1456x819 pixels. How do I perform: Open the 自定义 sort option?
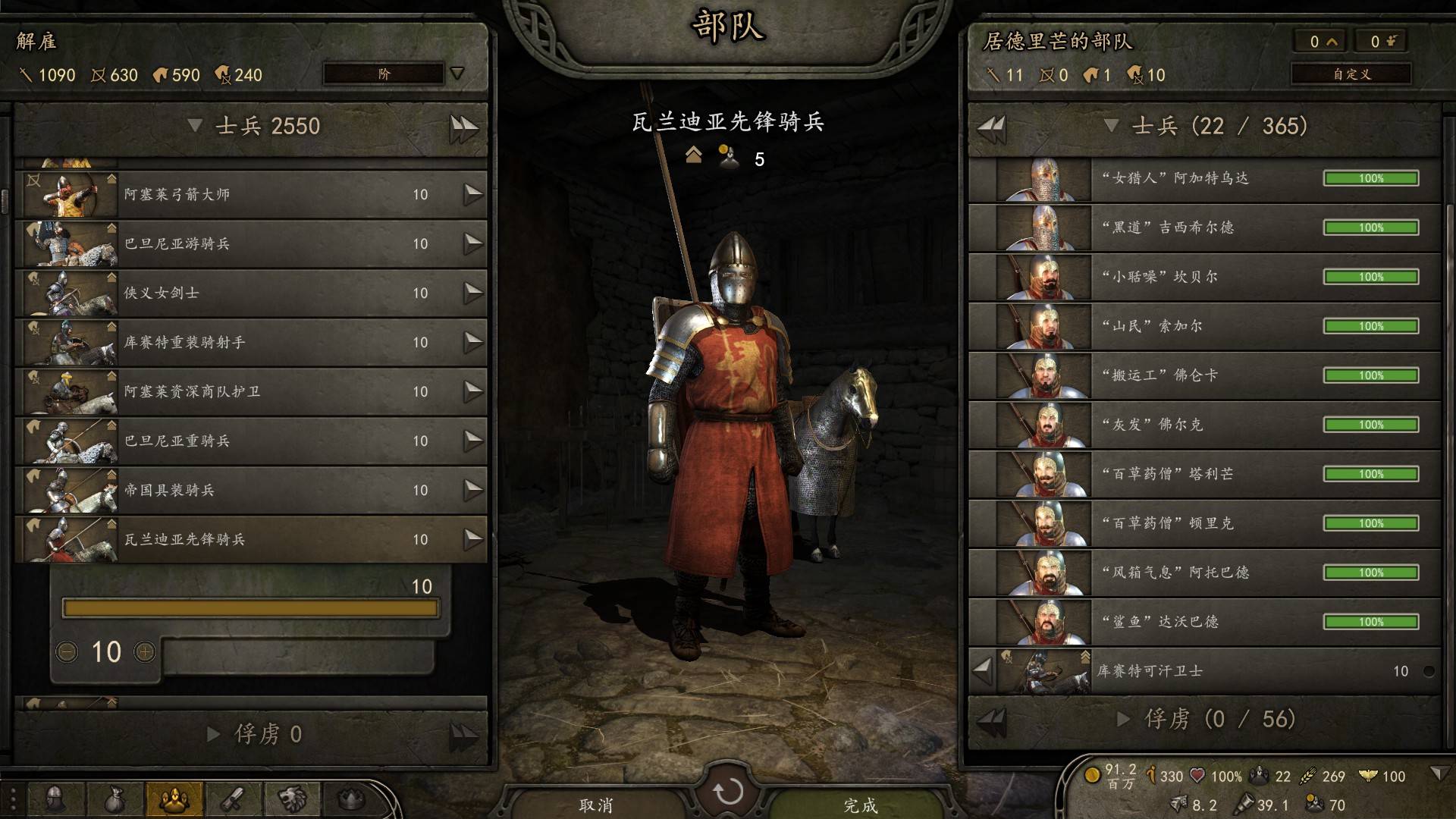coord(1351,74)
